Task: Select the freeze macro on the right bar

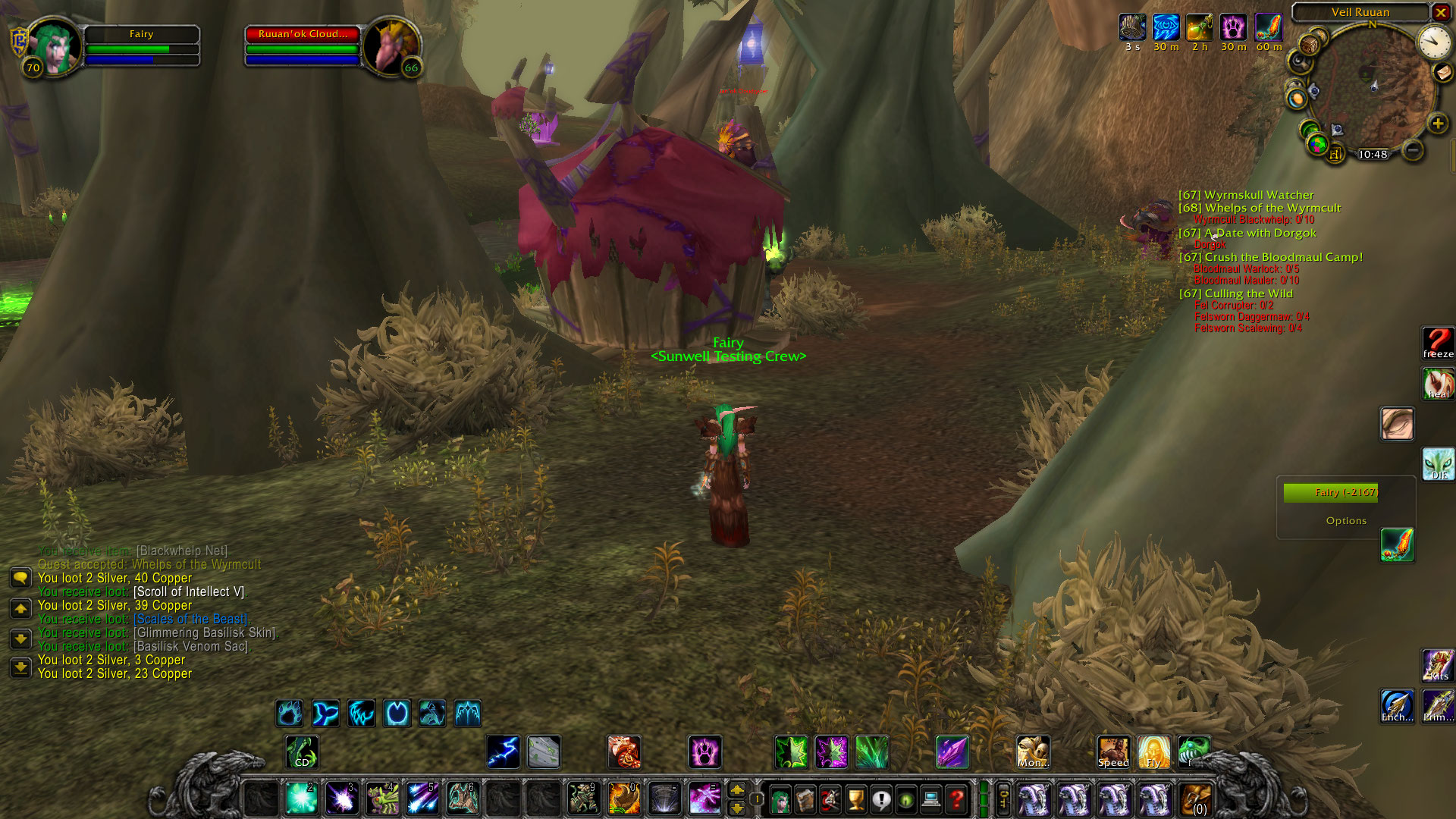Action: click(x=1437, y=343)
